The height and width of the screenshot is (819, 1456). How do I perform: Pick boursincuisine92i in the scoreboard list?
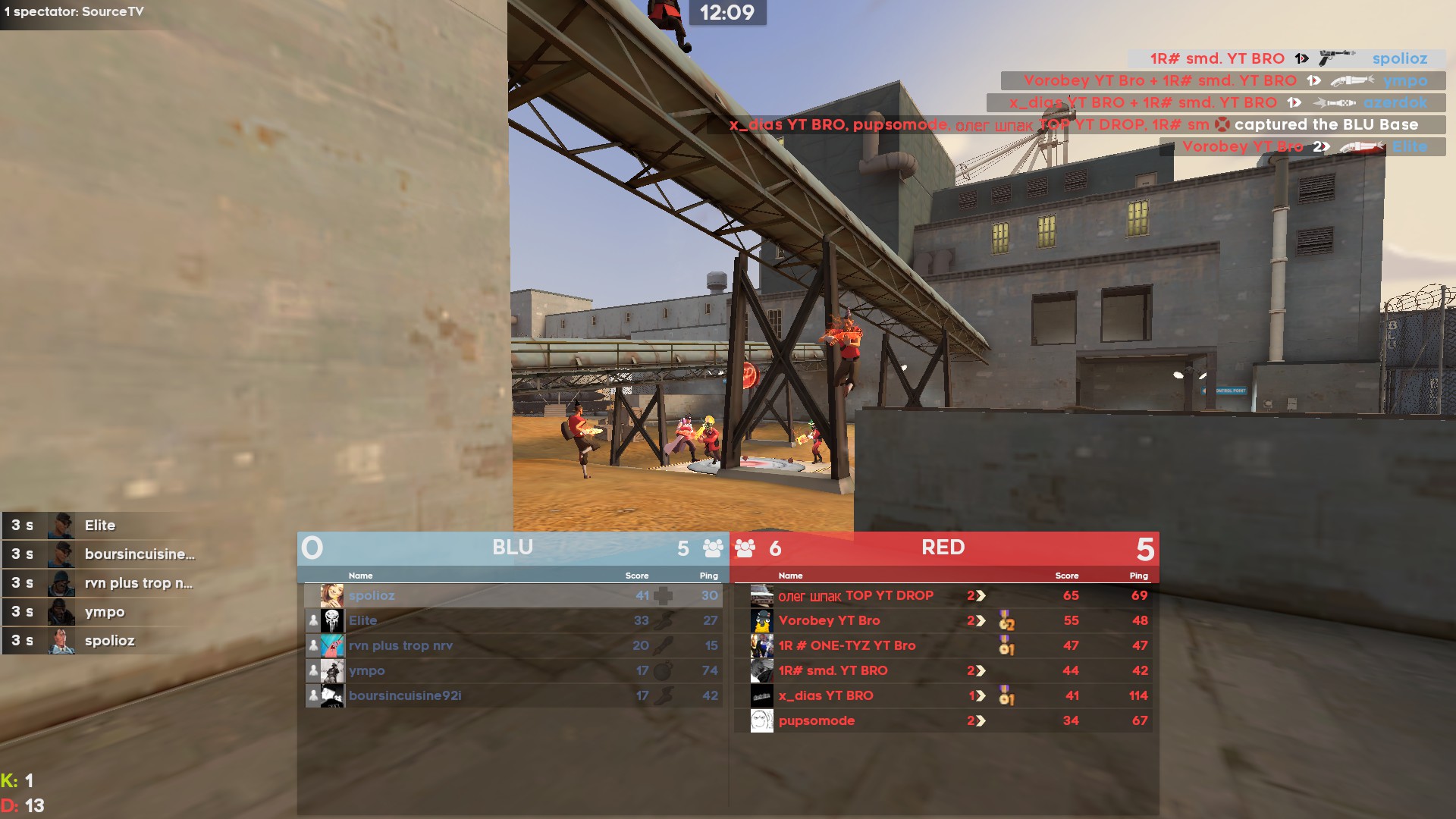coord(513,695)
